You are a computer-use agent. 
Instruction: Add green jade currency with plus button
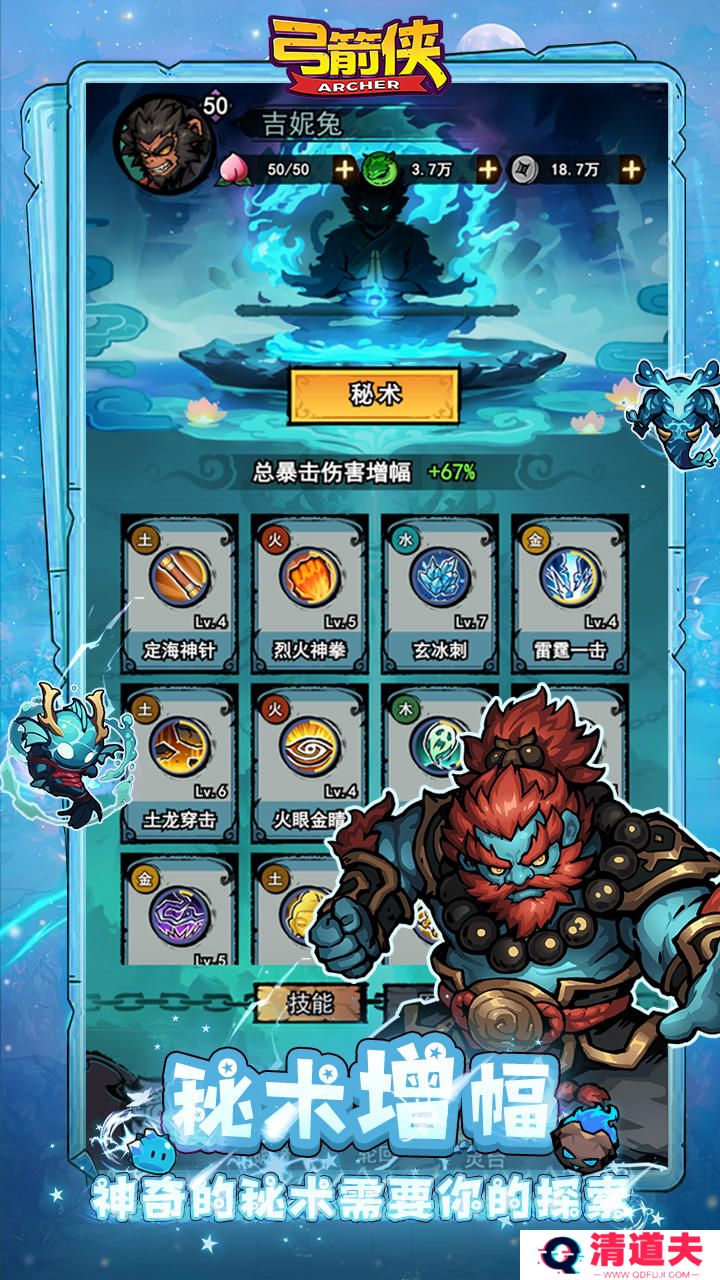point(488,169)
